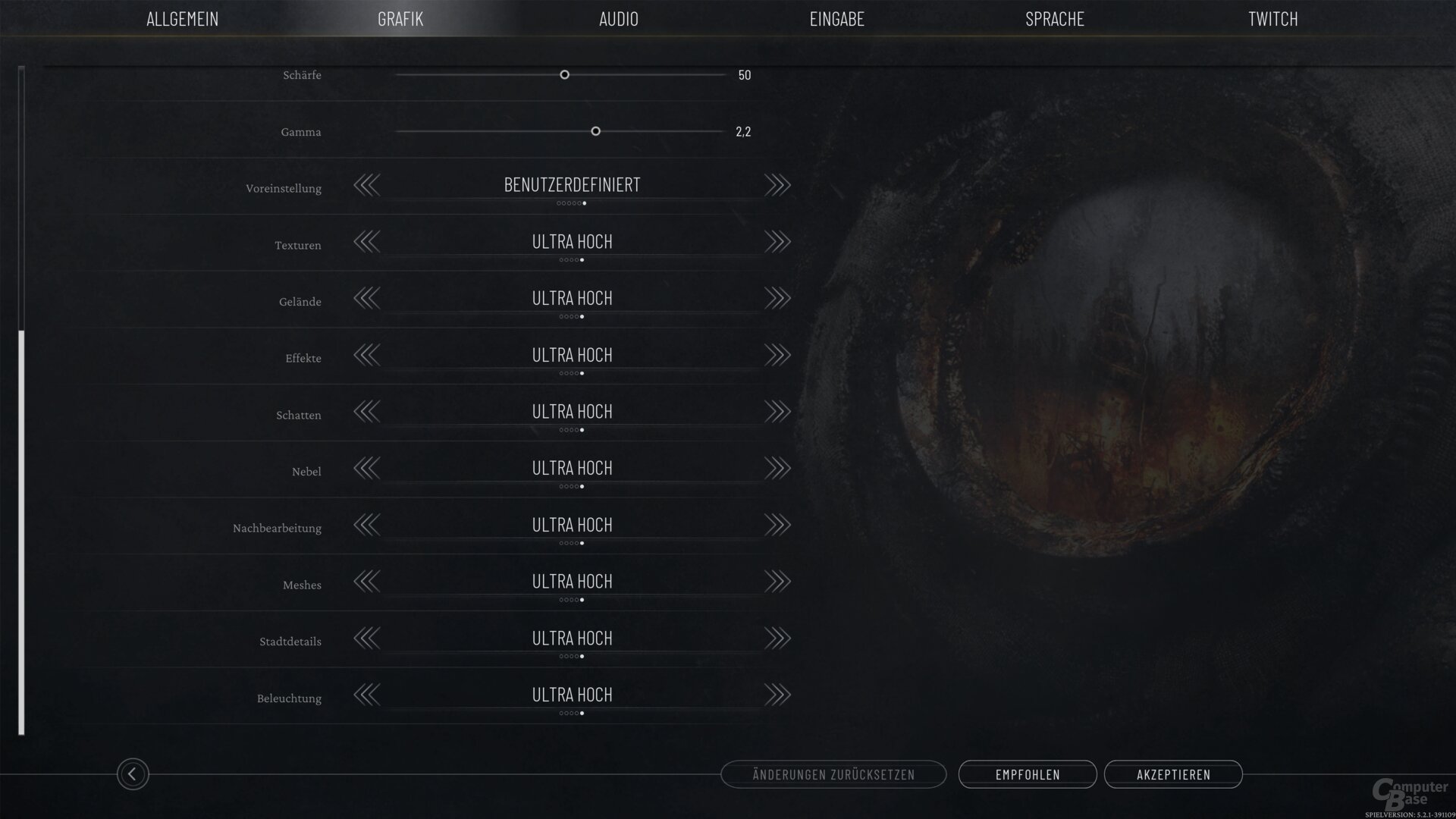
Task: Click the Gamma slider handle
Action: [x=595, y=131]
